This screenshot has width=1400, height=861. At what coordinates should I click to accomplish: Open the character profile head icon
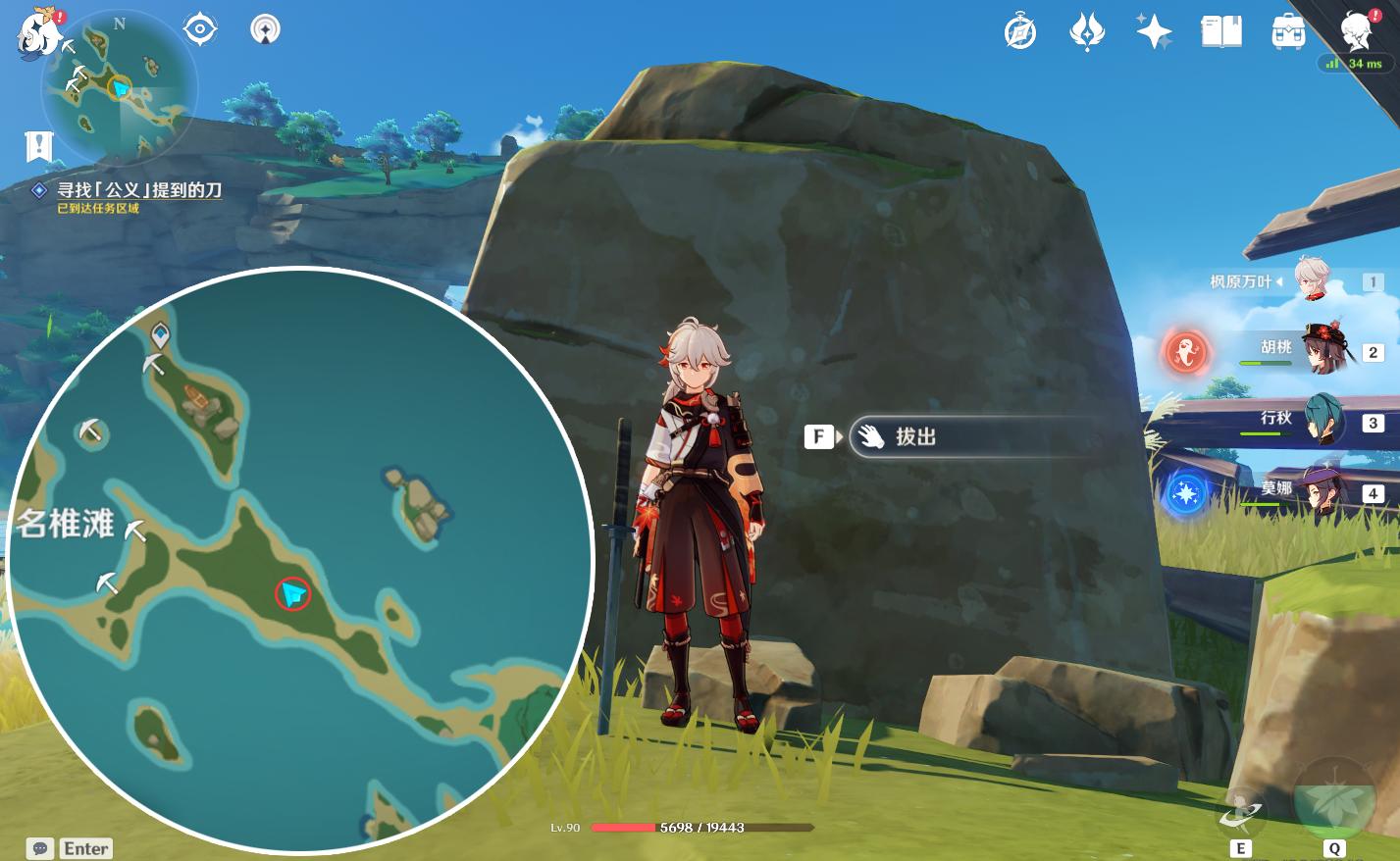pos(1357,32)
